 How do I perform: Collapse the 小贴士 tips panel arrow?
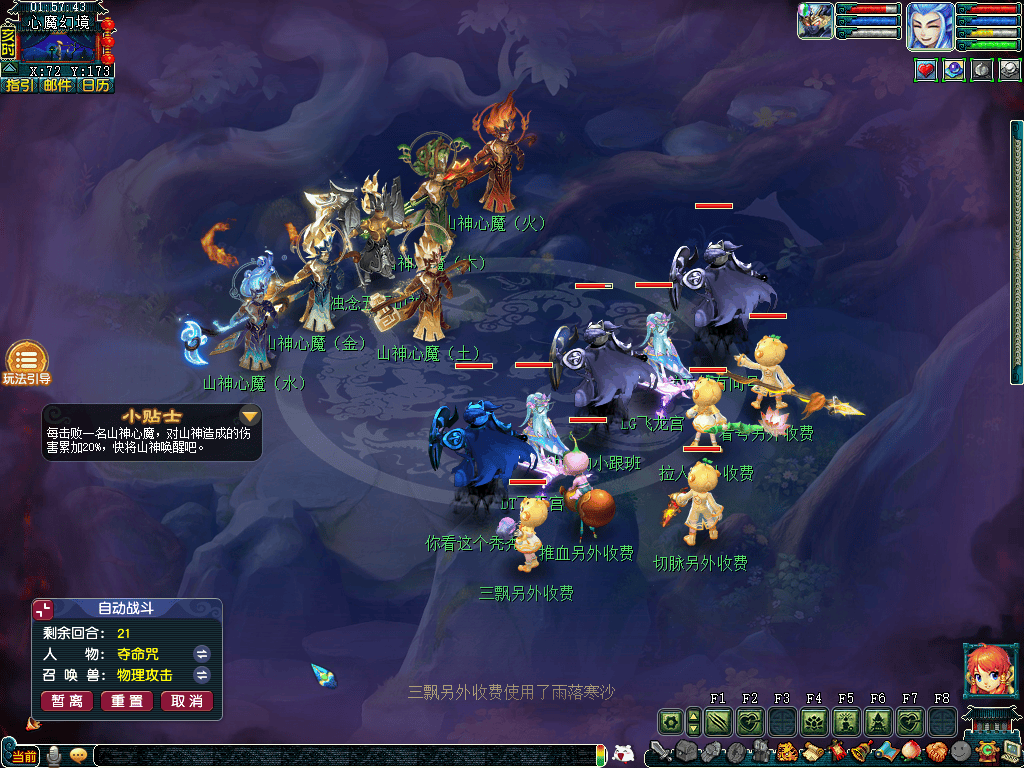pos(250,415)
